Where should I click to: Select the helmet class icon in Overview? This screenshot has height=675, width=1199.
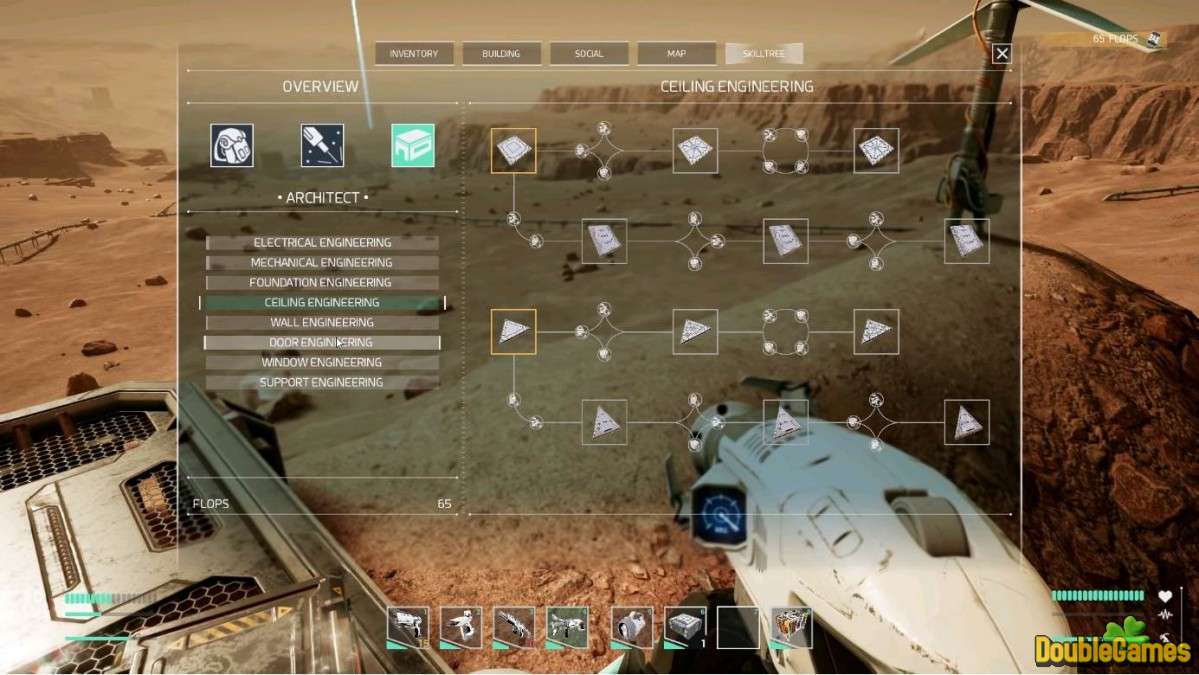tap(232, 145)
